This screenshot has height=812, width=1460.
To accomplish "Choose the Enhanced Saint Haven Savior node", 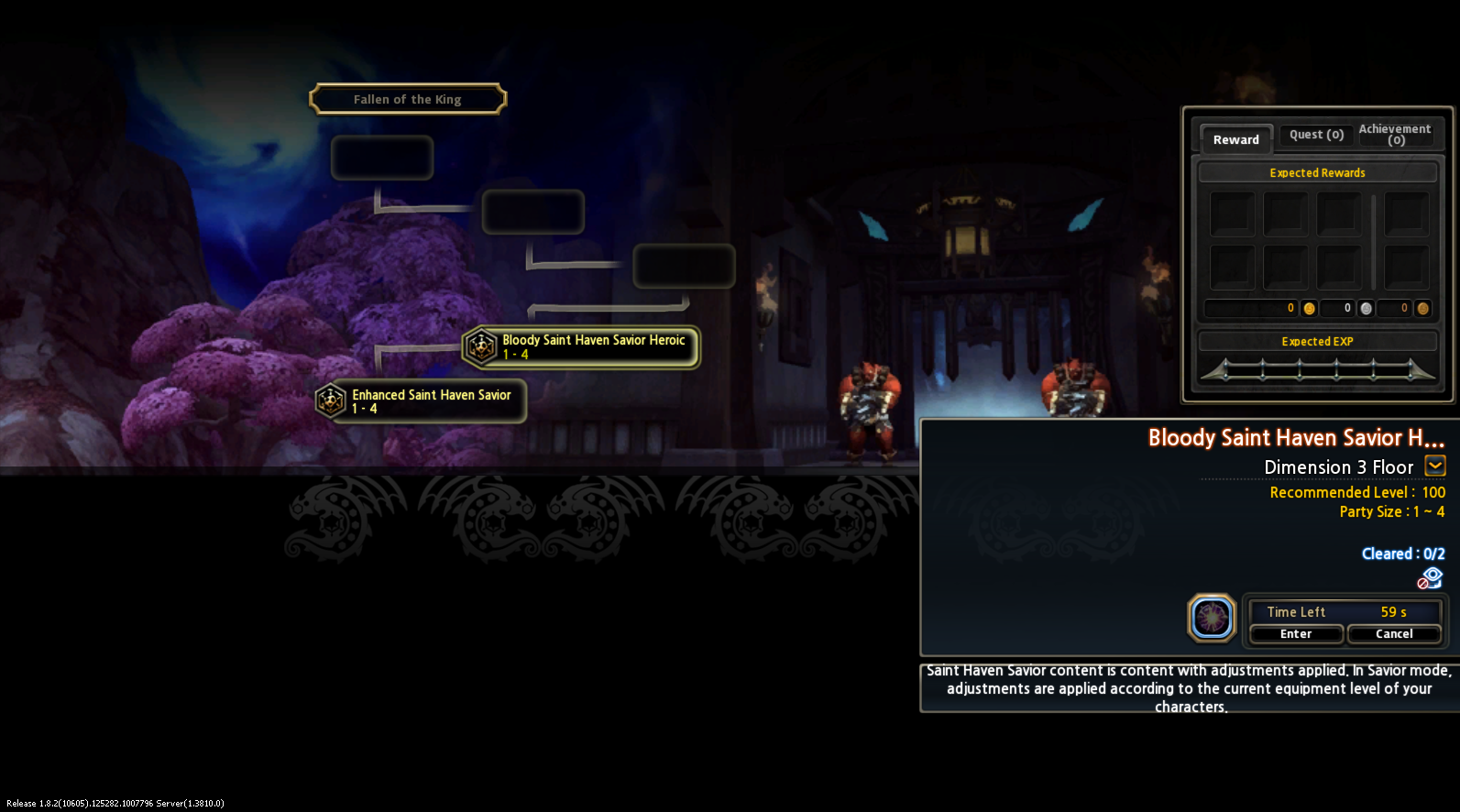I will [422, 401].
